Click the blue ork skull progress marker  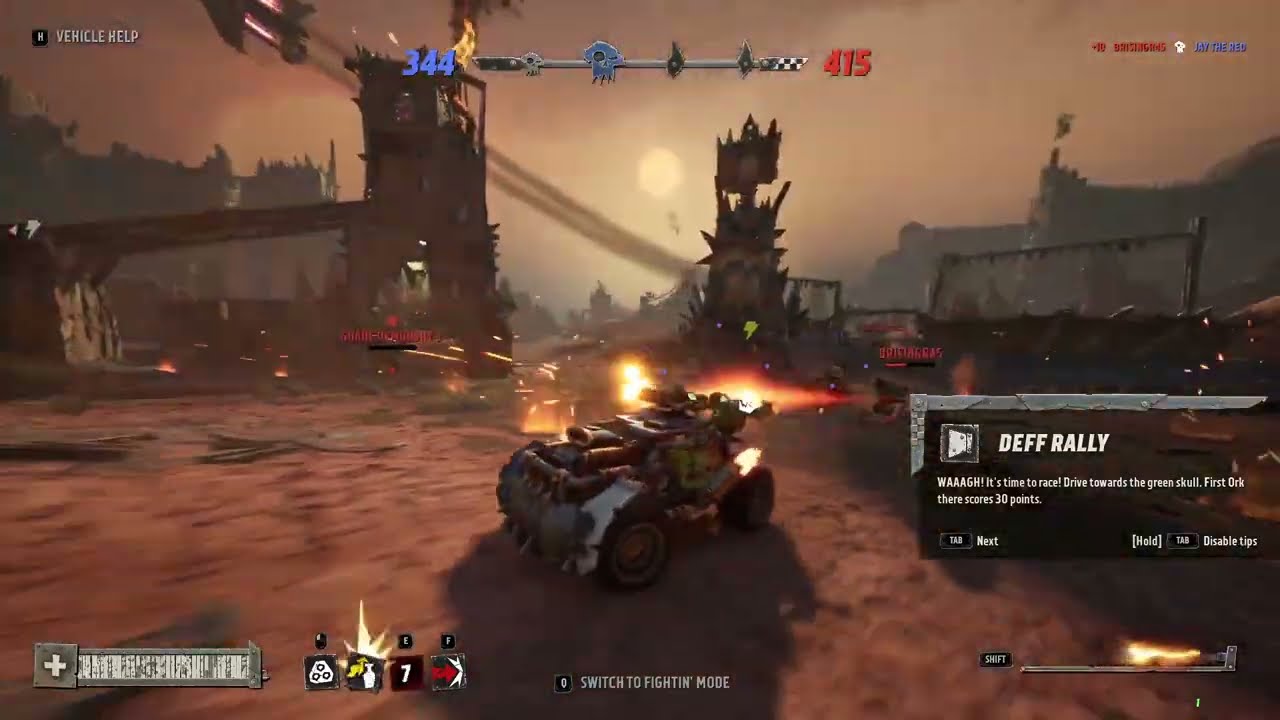601,60
